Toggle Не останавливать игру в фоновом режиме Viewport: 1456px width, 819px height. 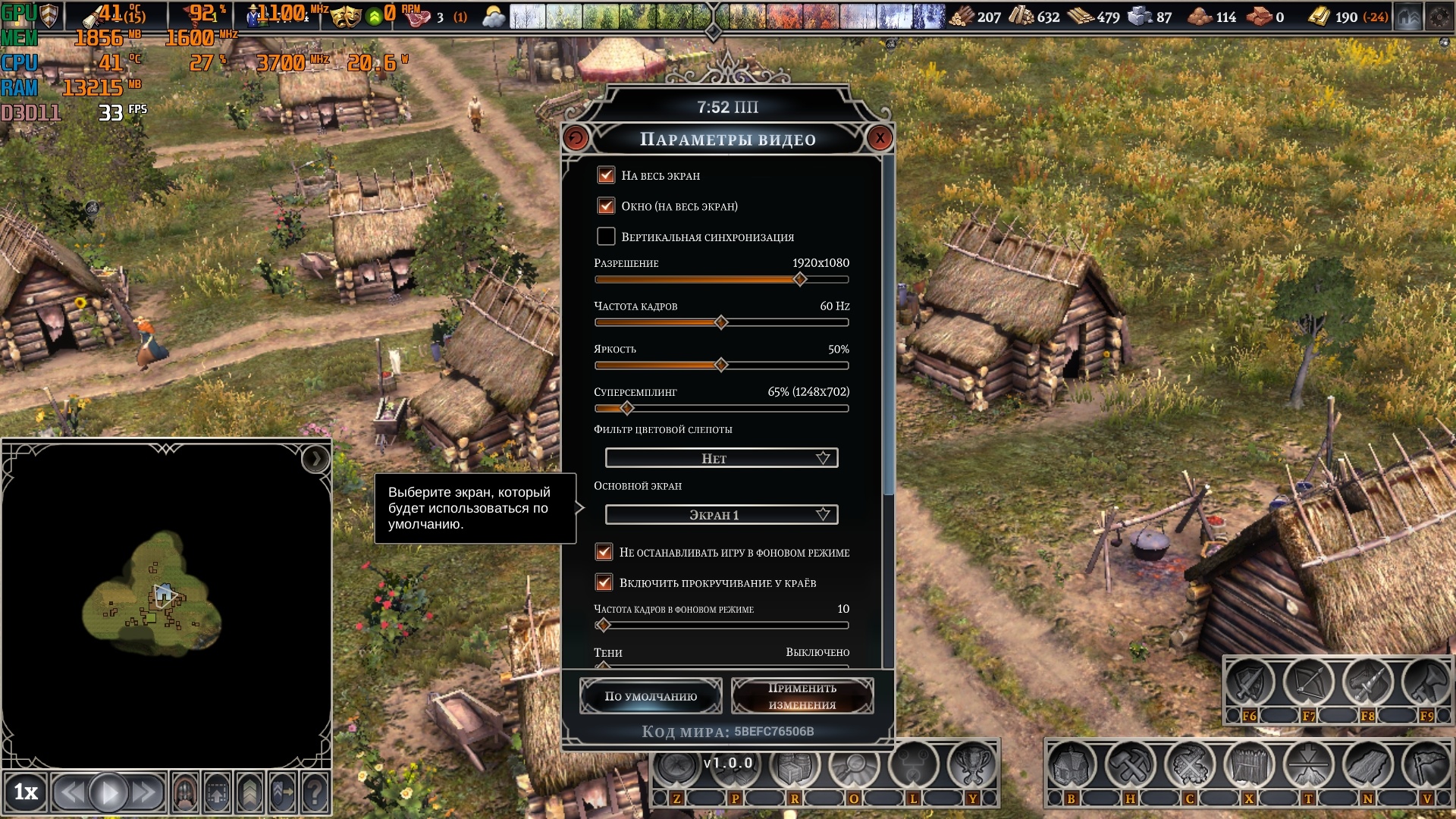[x=604, y=552]
